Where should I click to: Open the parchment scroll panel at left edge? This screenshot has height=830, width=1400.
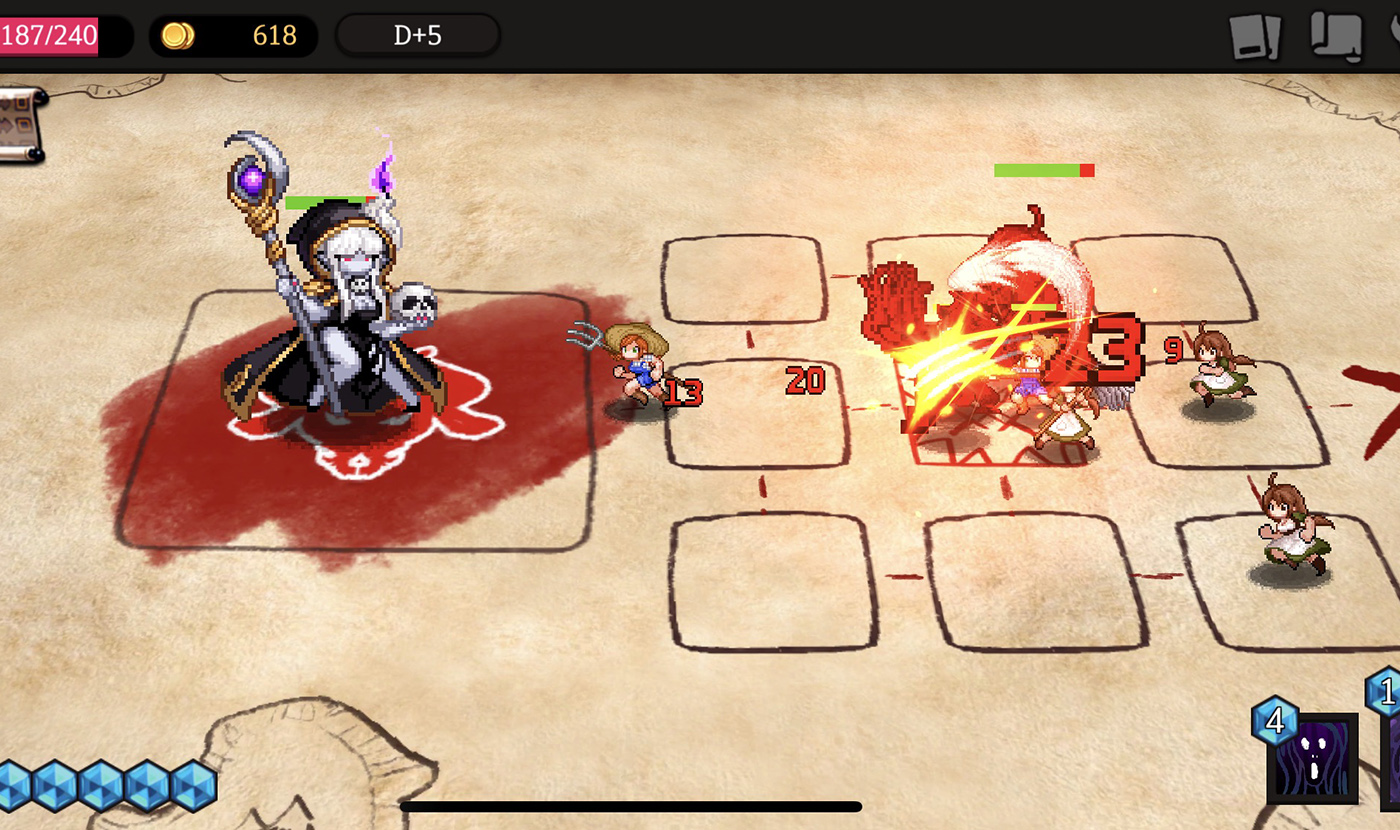click(20, 124)
